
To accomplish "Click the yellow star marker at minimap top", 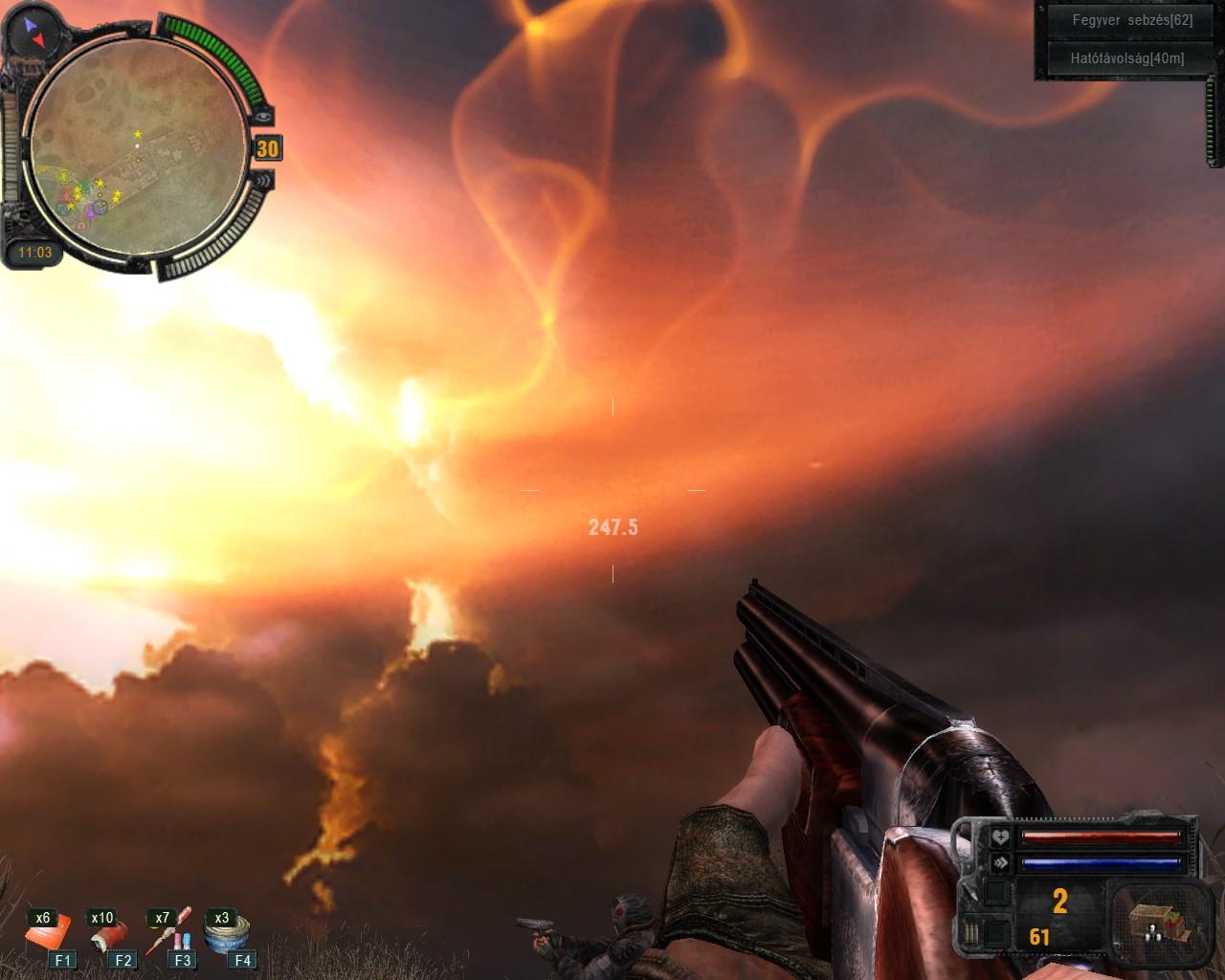I will tap(138, 134).
